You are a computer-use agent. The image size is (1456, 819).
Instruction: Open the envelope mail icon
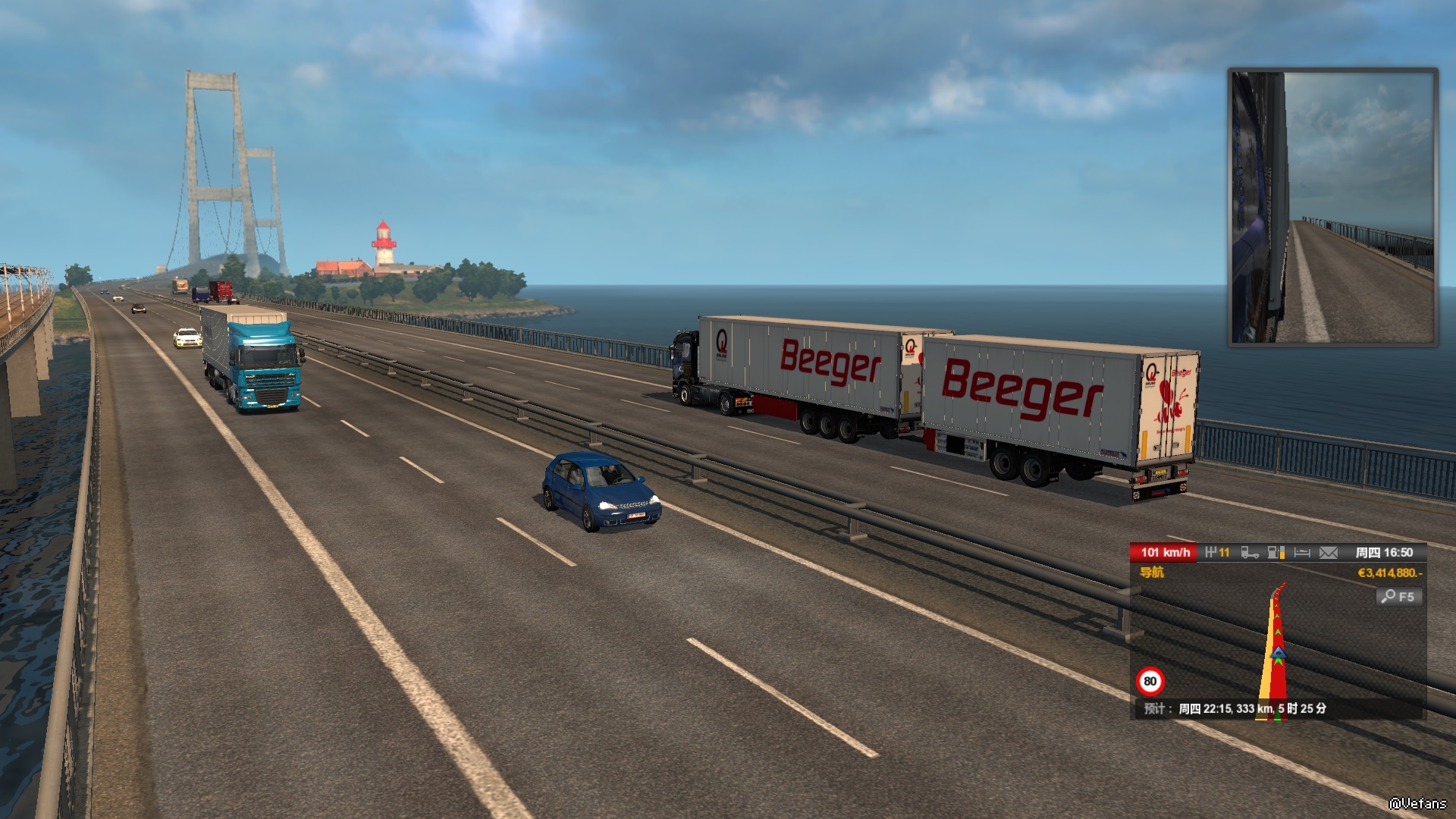1329,553
